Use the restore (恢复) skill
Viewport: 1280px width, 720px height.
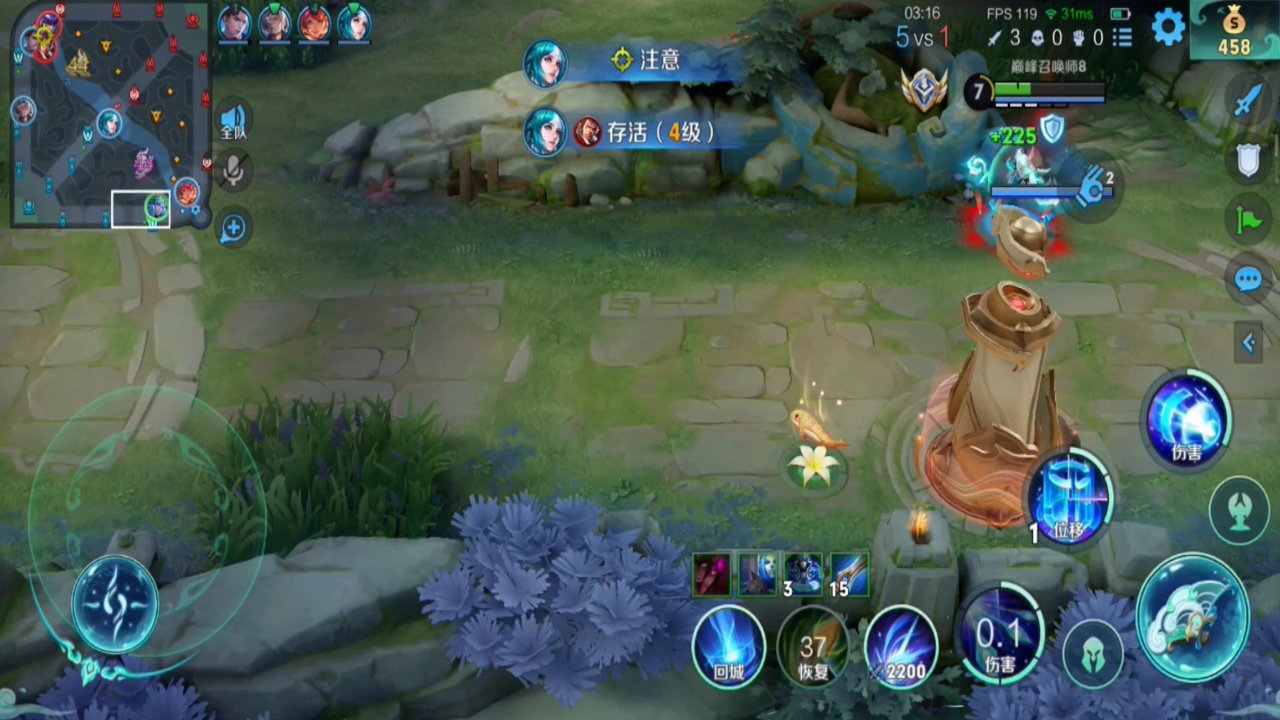tap(813, 645)
